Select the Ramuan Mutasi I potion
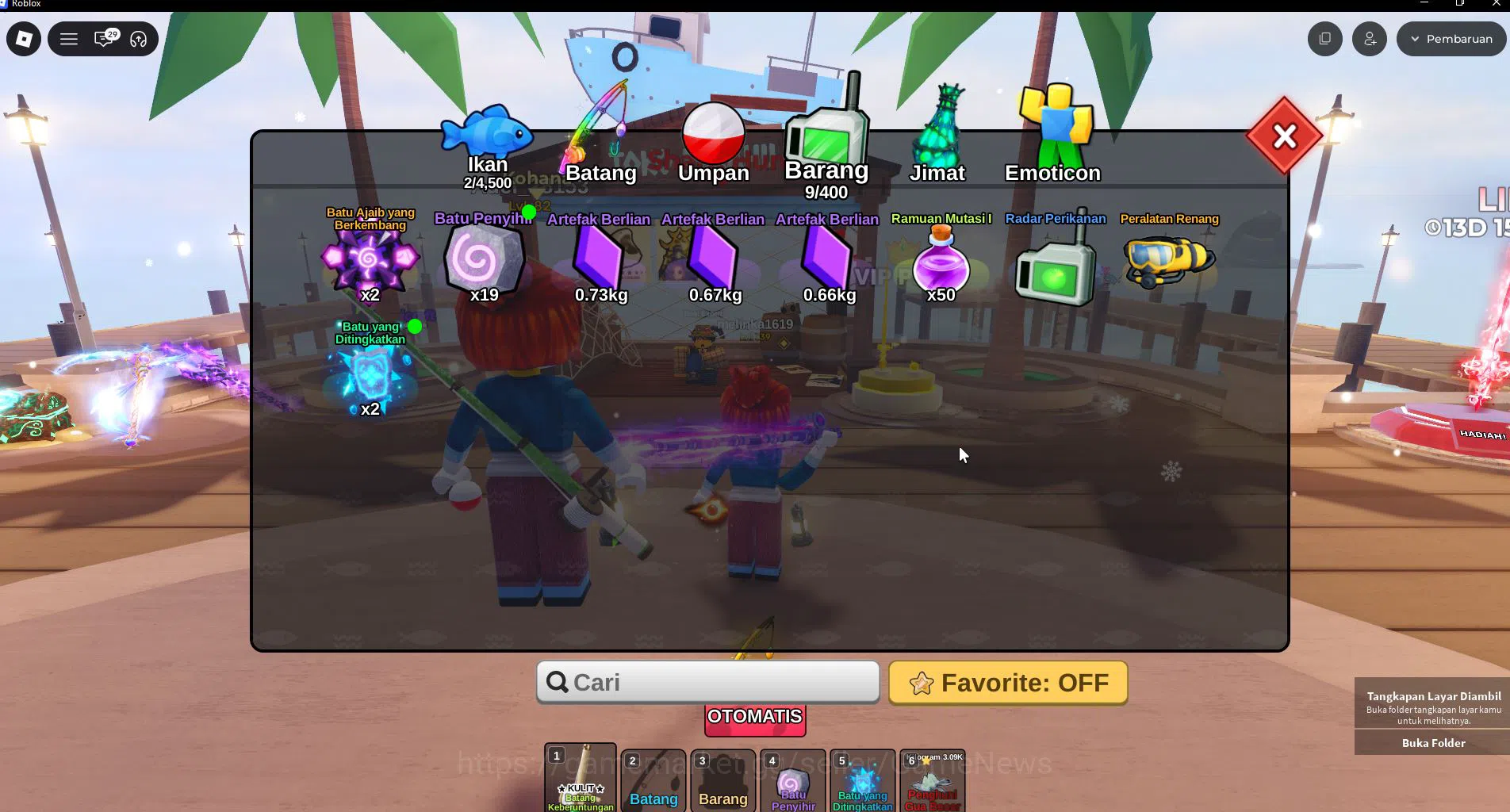1510x812 pixels. (941, 266)
